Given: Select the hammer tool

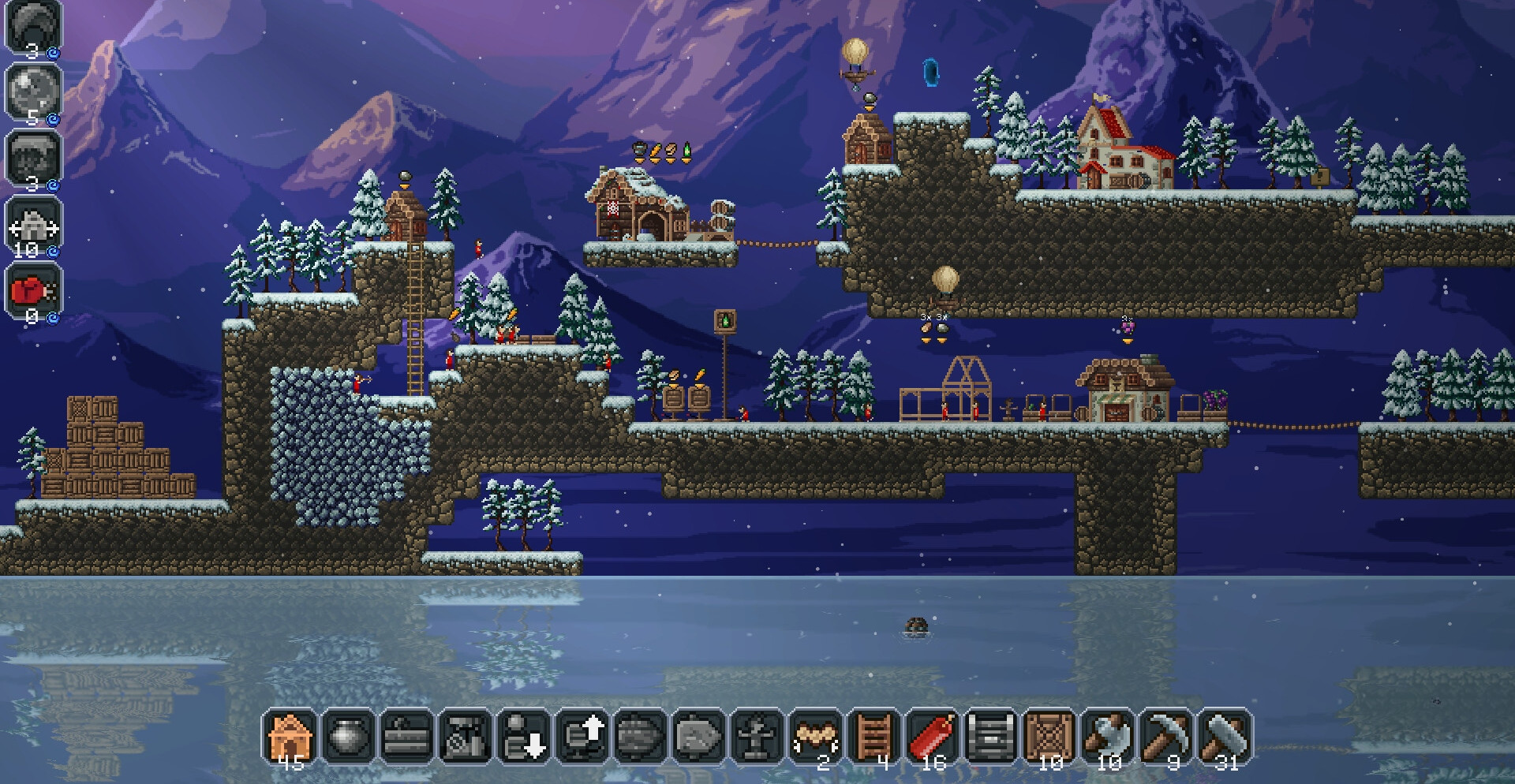Looking at the screenshot, I should point(1224,737).
